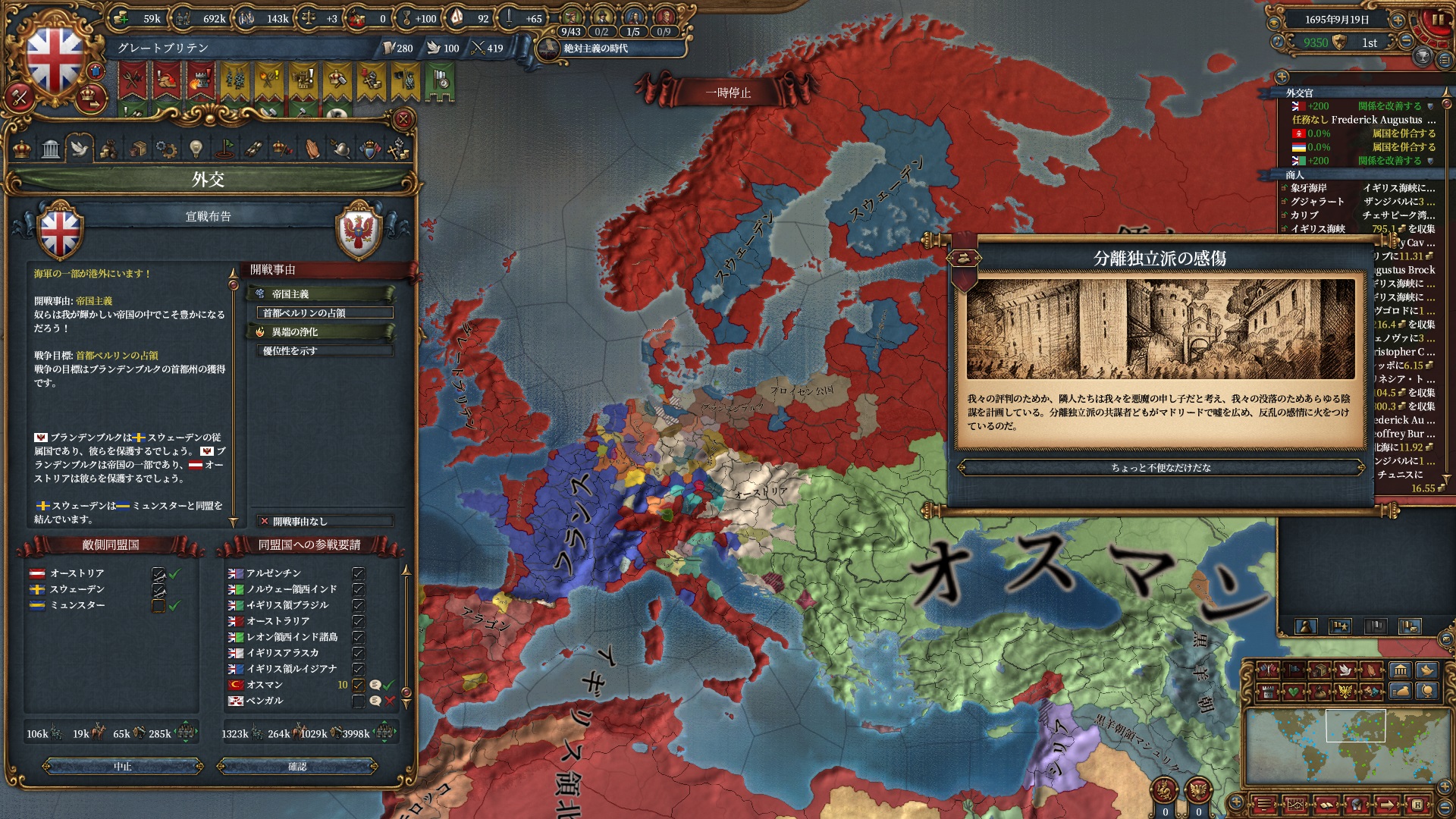Toggle the call-to-arms checkbox for オスマン

358,685
